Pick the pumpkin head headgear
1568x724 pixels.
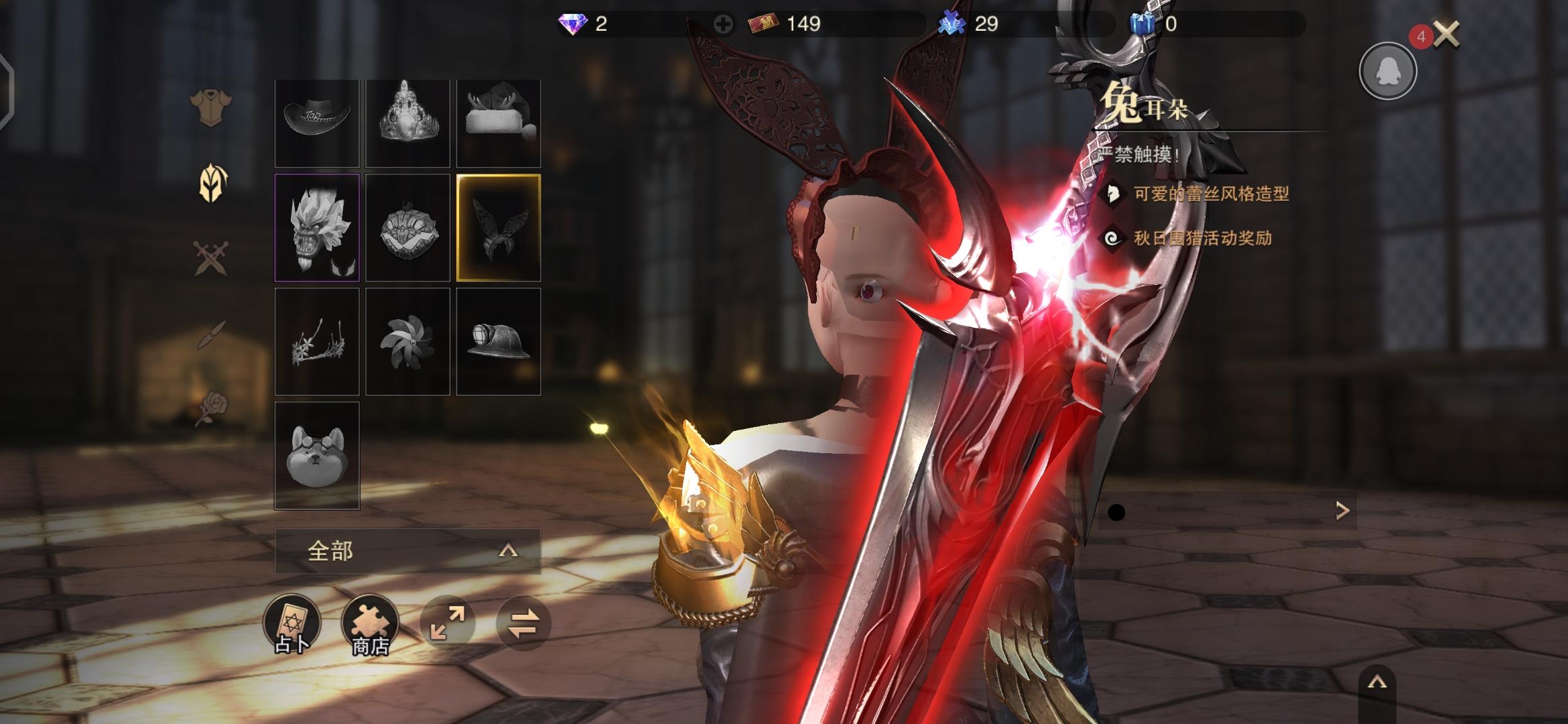pos(407,227)
